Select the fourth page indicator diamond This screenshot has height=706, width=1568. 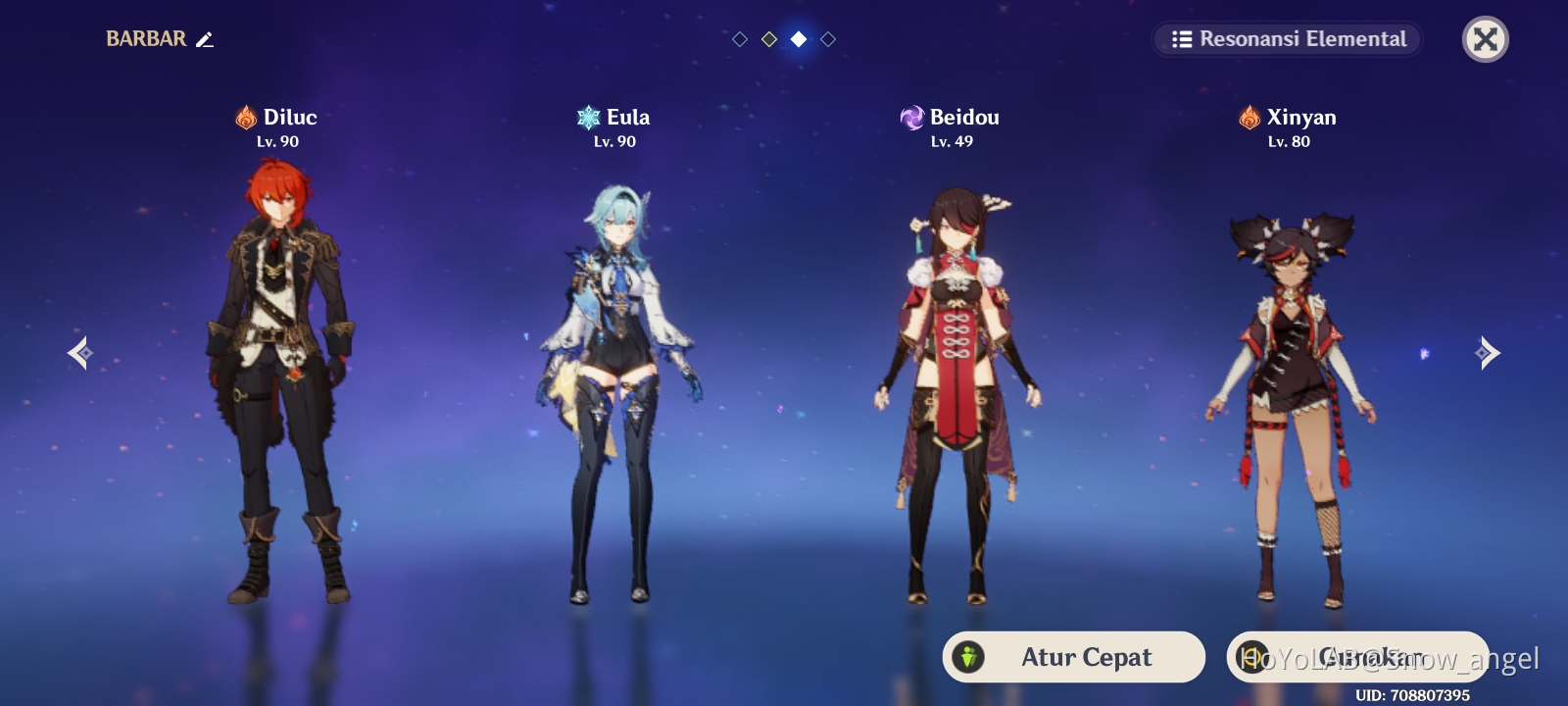[830, 39]
